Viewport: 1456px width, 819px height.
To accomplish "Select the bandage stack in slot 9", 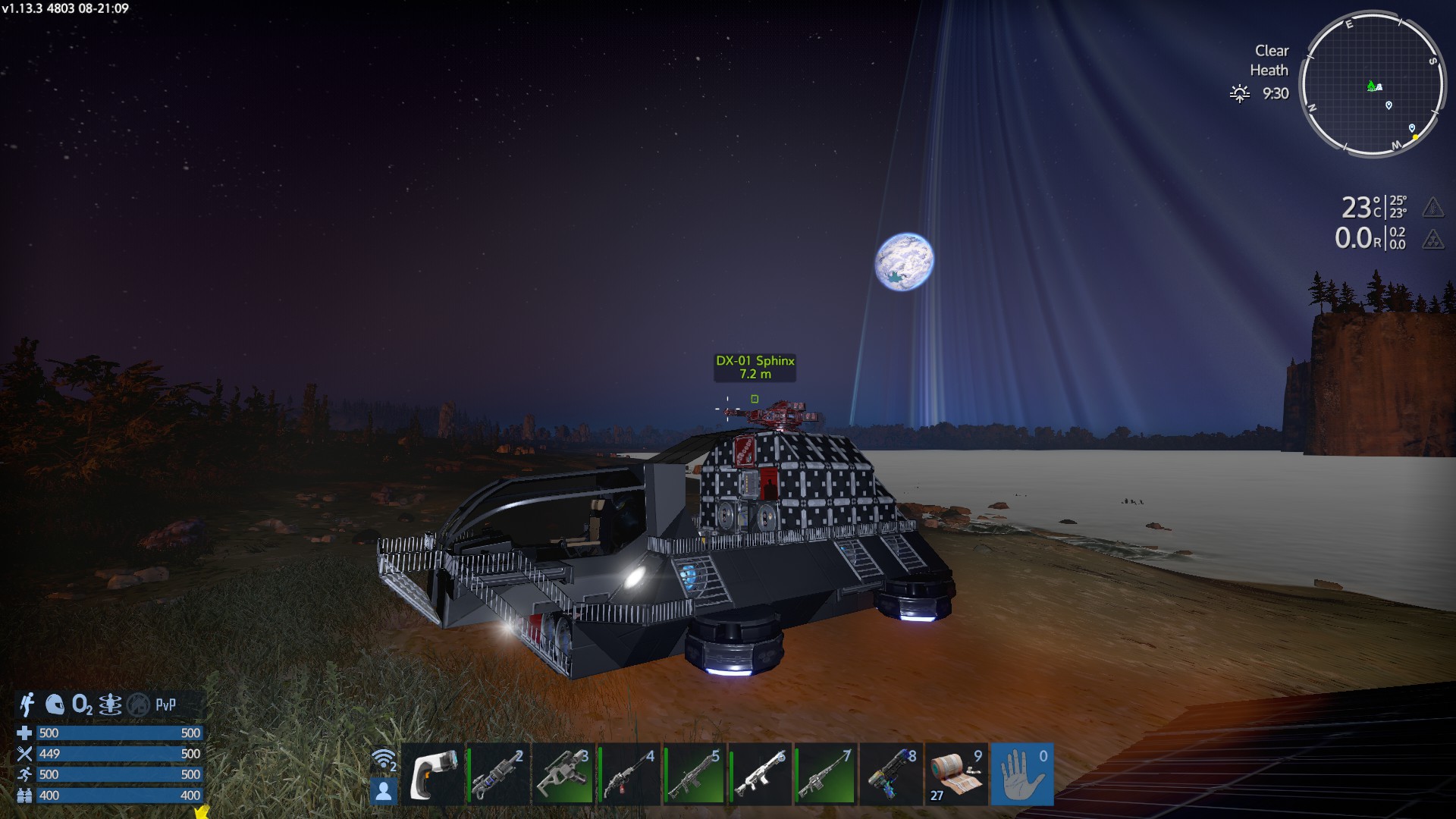I will click(x=956, y=774).
